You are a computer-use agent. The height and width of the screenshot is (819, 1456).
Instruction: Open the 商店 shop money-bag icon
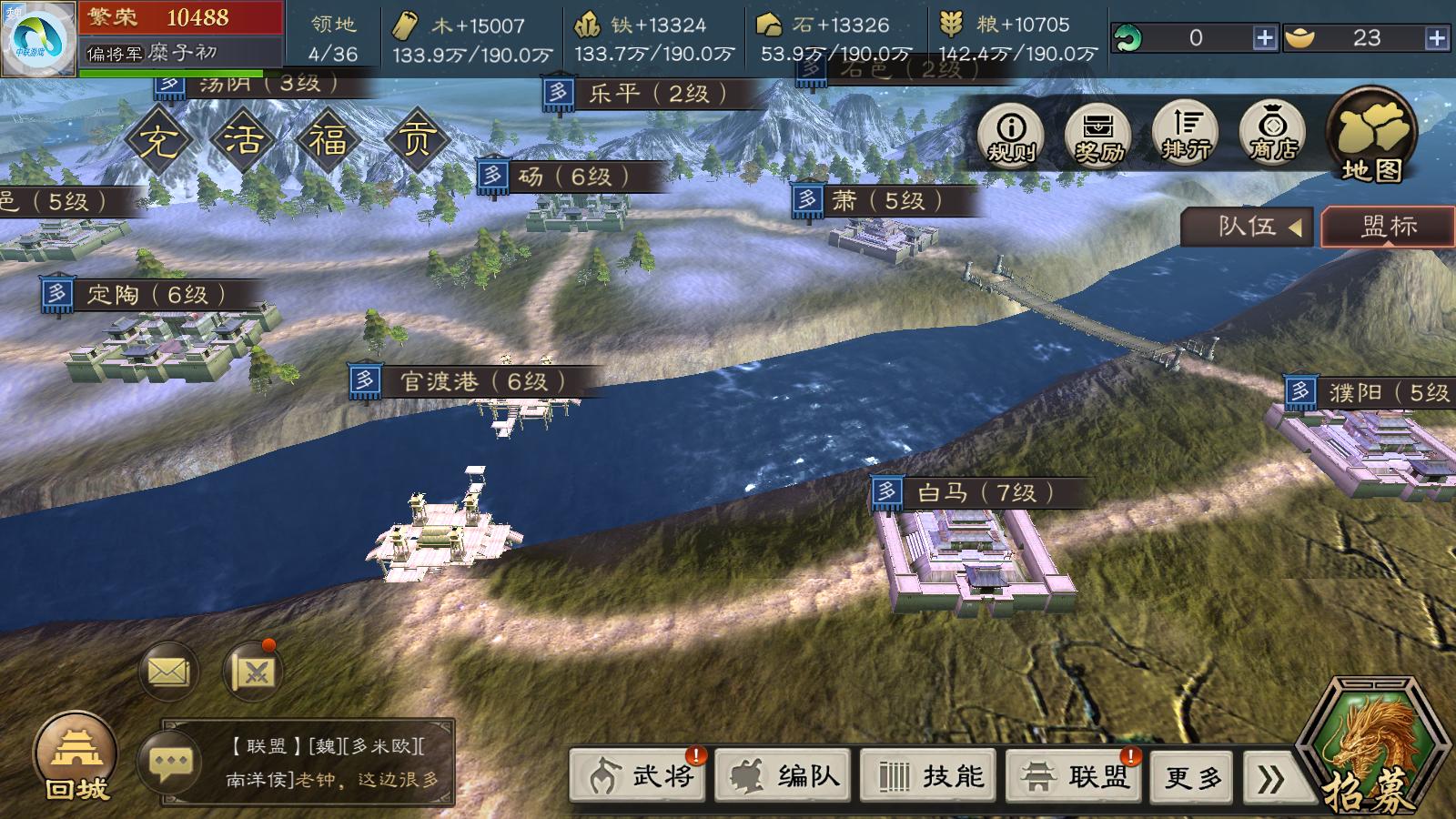1272,132
